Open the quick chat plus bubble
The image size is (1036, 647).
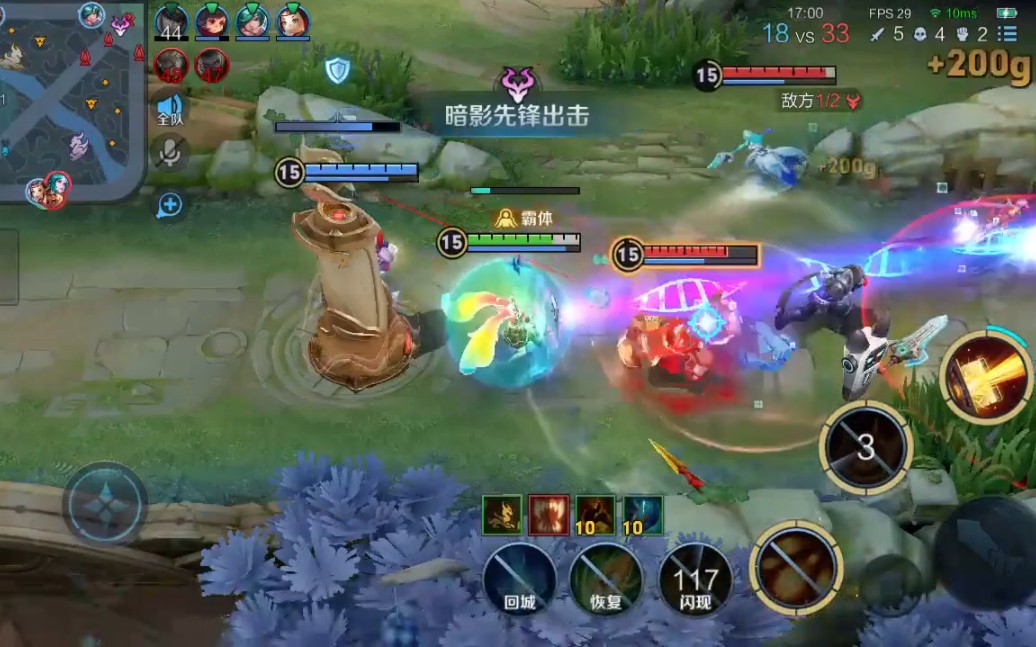pos(170,205)
